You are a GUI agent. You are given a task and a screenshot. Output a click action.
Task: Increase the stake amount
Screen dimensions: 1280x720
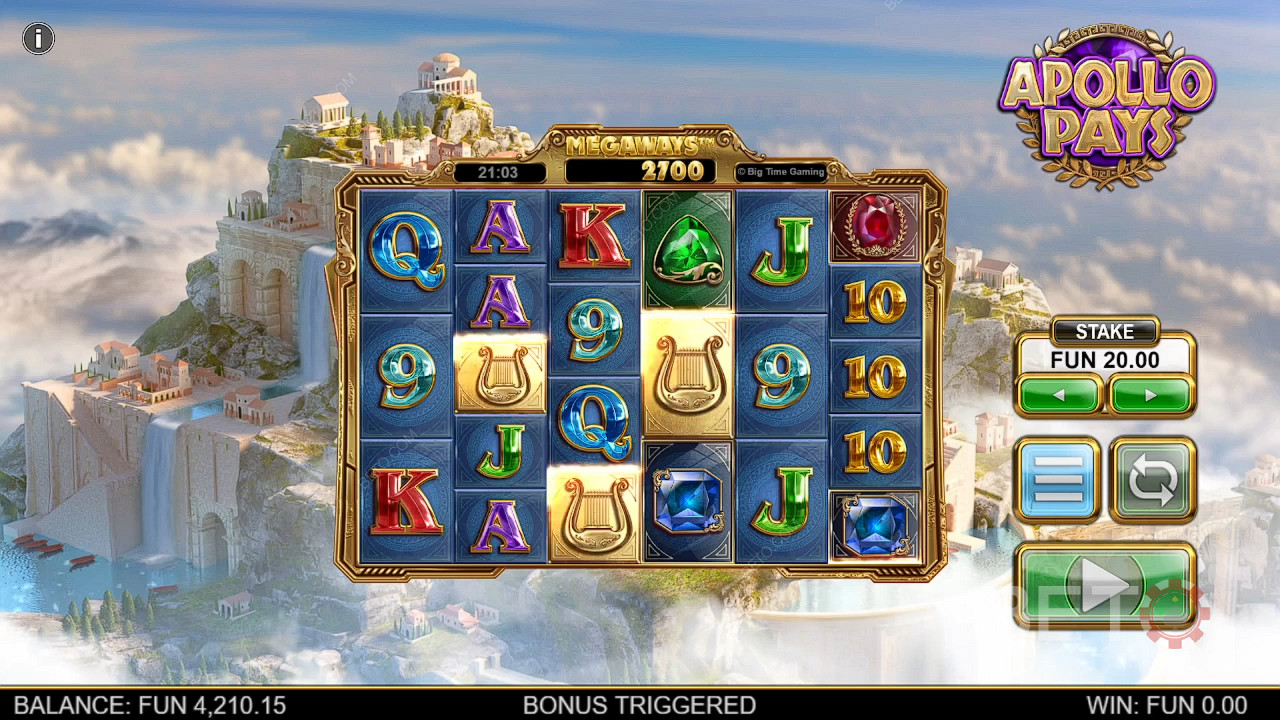(x=1151, y=395)
